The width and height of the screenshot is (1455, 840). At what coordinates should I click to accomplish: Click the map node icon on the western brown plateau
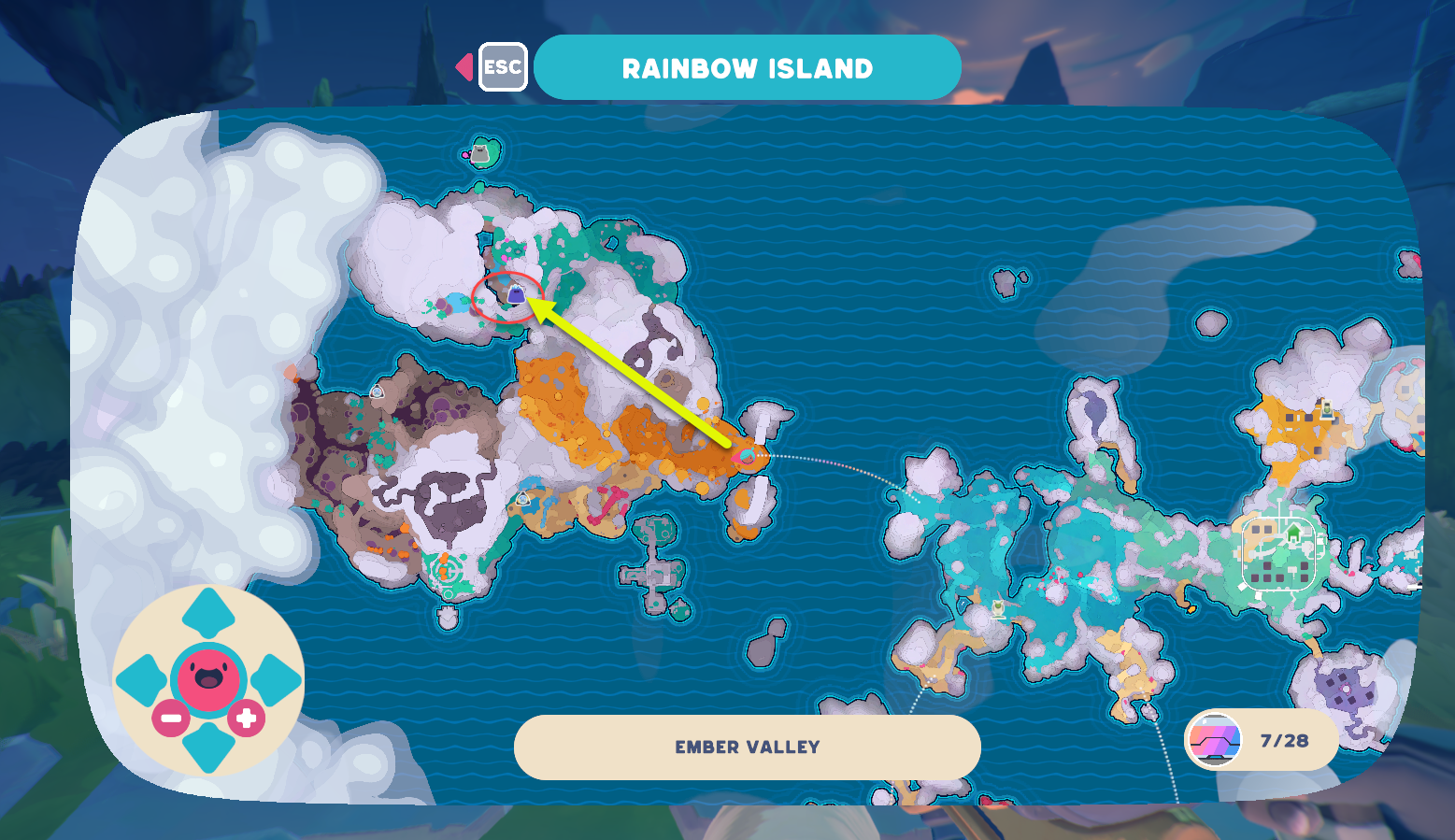(378, 392)
